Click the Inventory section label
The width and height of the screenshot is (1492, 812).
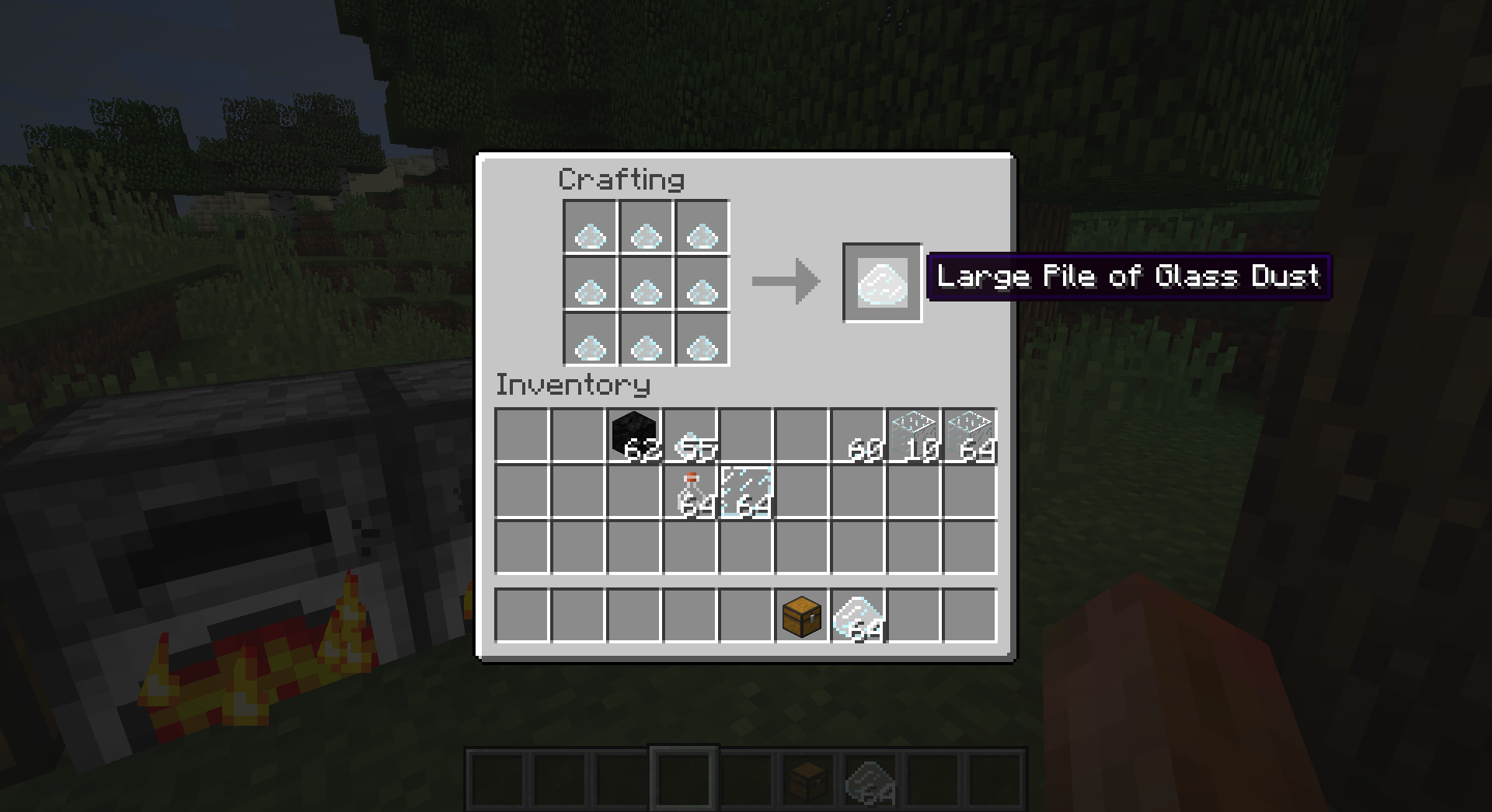click(573, 385)
